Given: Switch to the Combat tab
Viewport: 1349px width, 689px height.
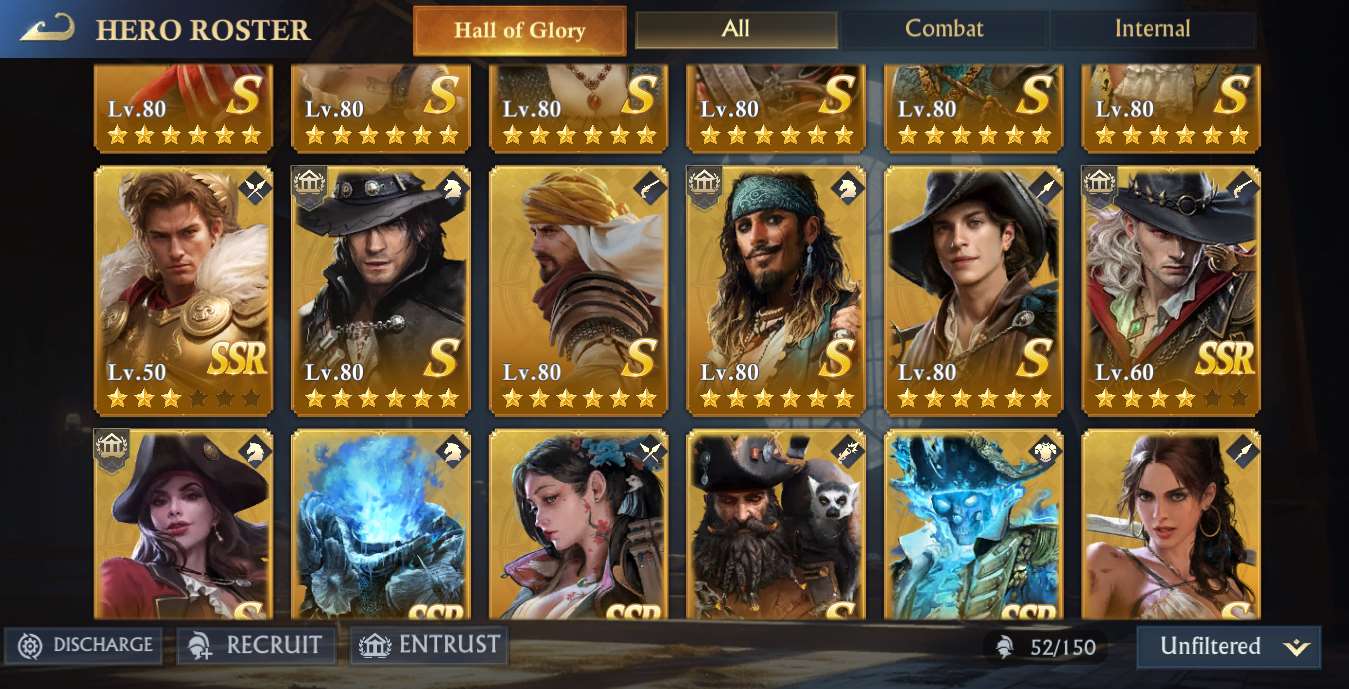Looking at the screenshot, I should coord(944,29).
